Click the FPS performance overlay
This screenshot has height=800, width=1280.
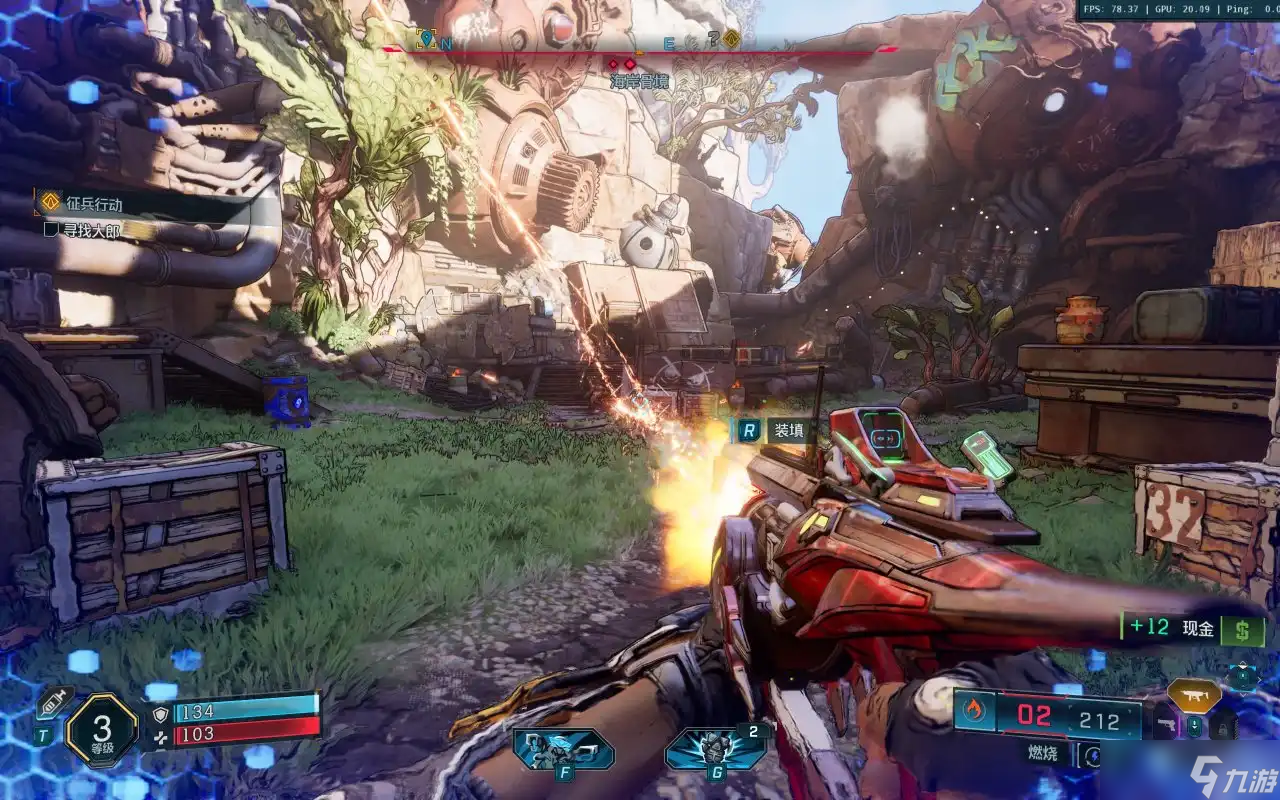1178,9
